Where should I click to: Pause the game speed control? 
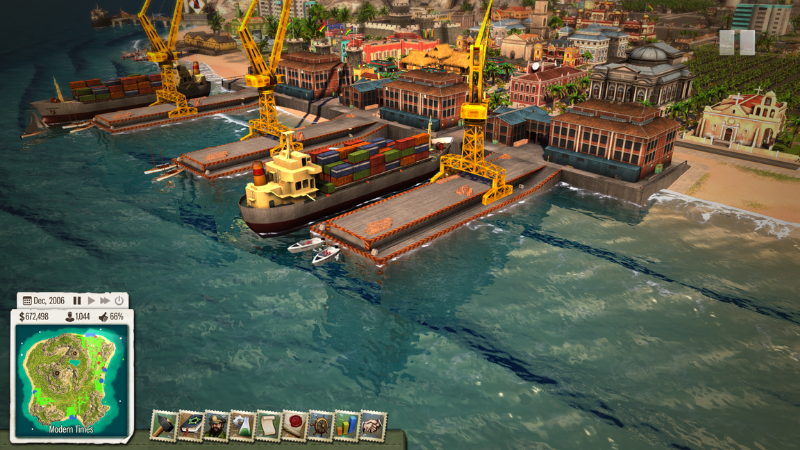pyautogui.click(x=77, y=300)
